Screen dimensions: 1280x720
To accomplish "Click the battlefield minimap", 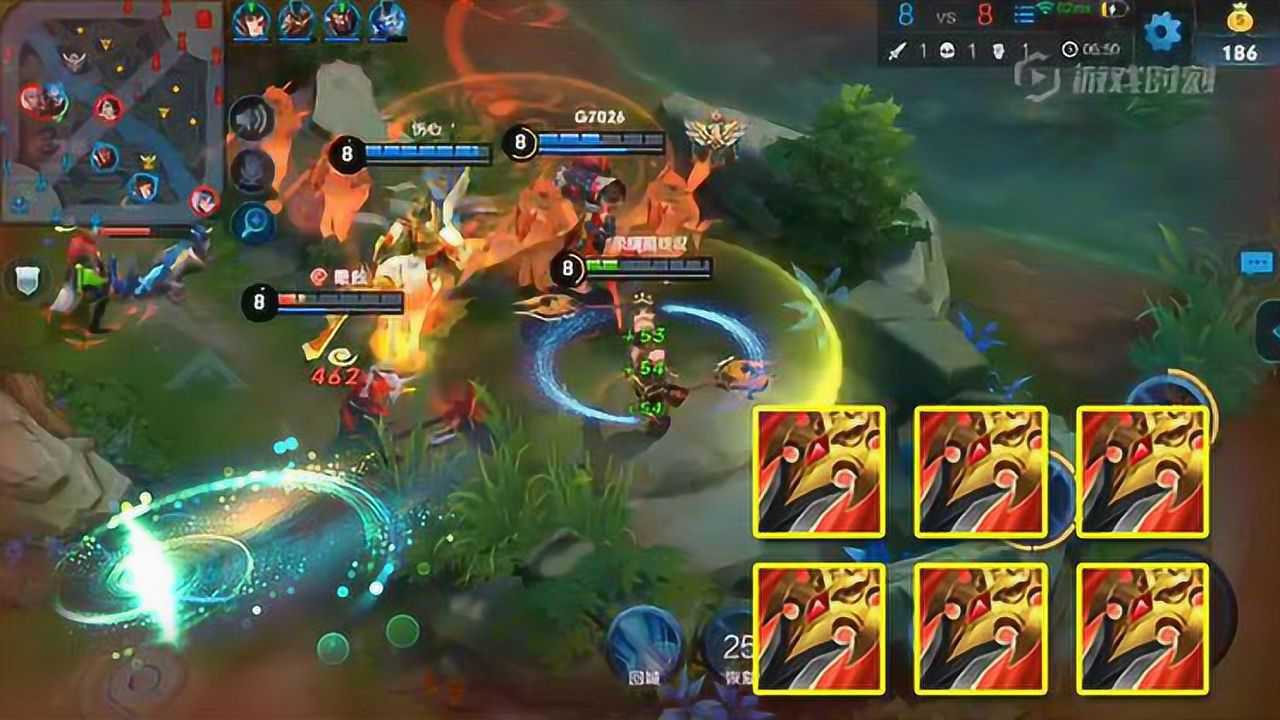I will click(x=110, y=110).
